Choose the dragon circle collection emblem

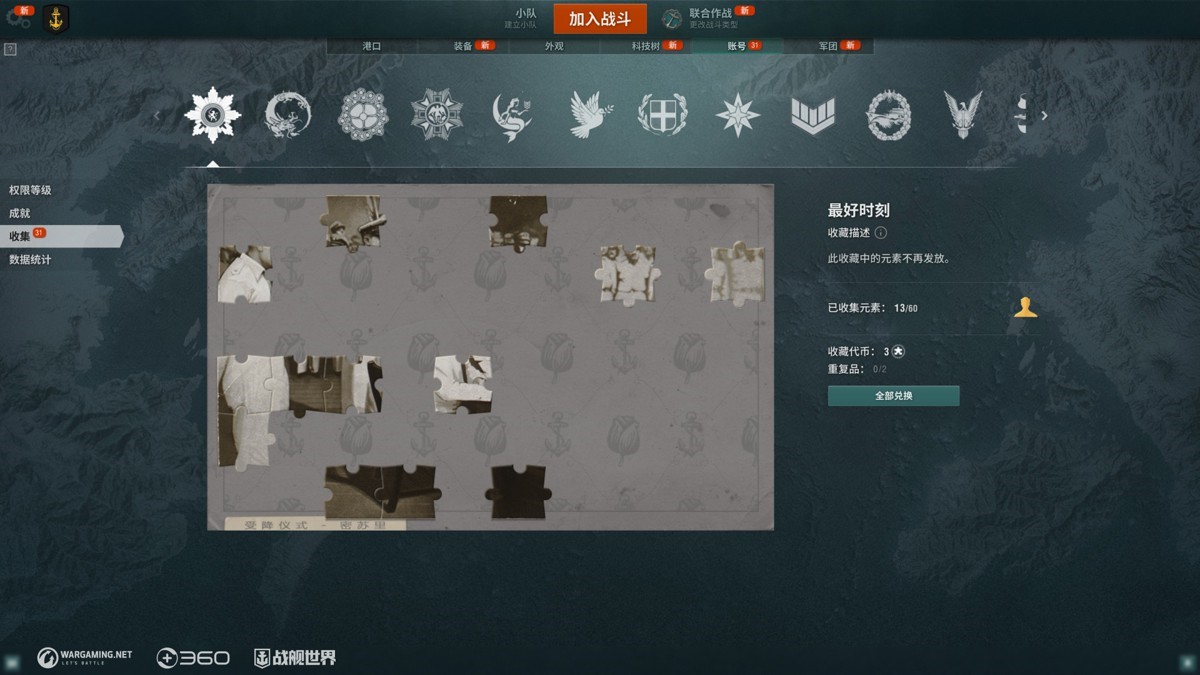pyautogui.click(x=288, y=115)
